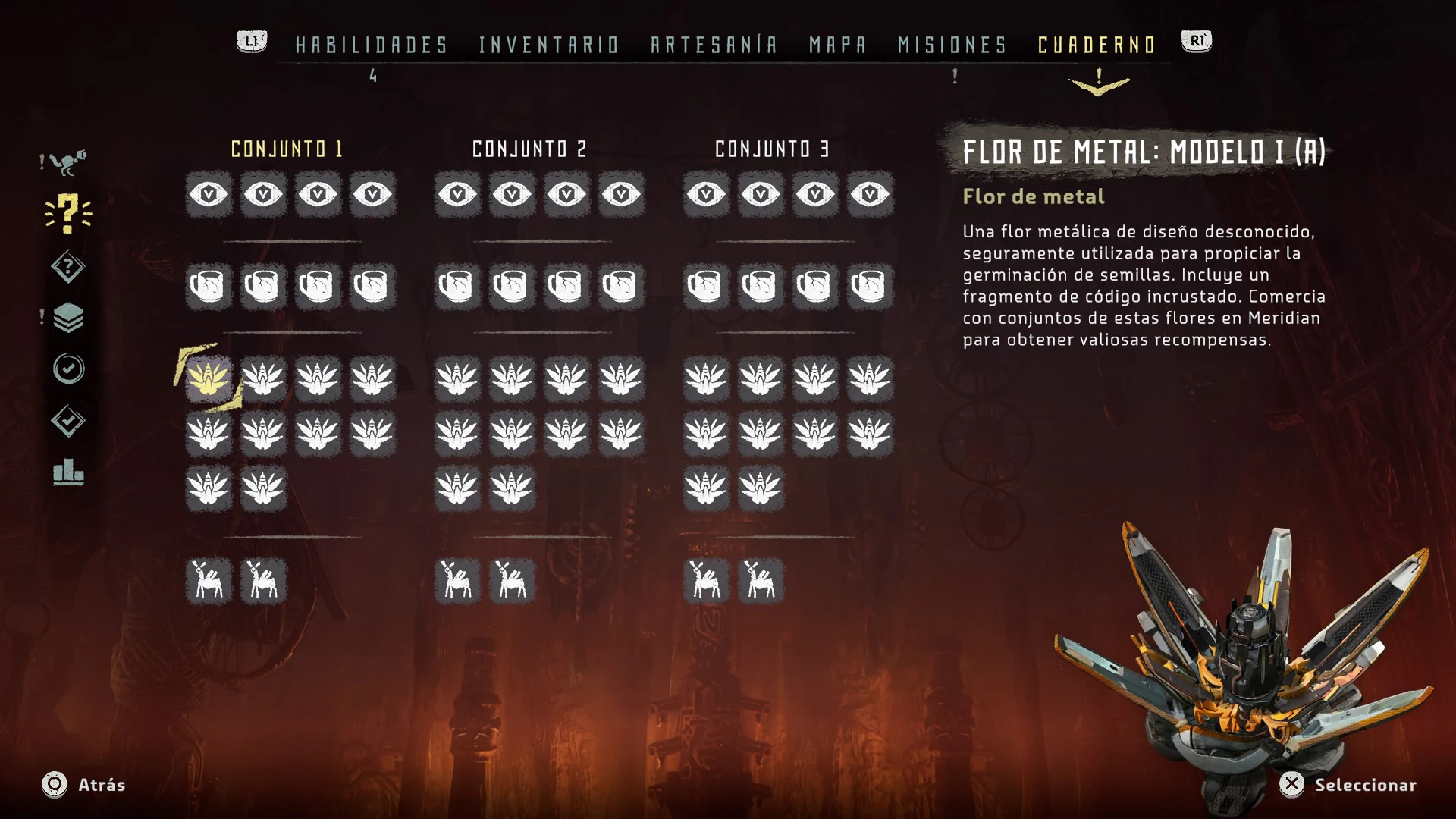Choose the Conjunto 2 set header
Screen dimensions: 1456x819
tap(530, 149)
